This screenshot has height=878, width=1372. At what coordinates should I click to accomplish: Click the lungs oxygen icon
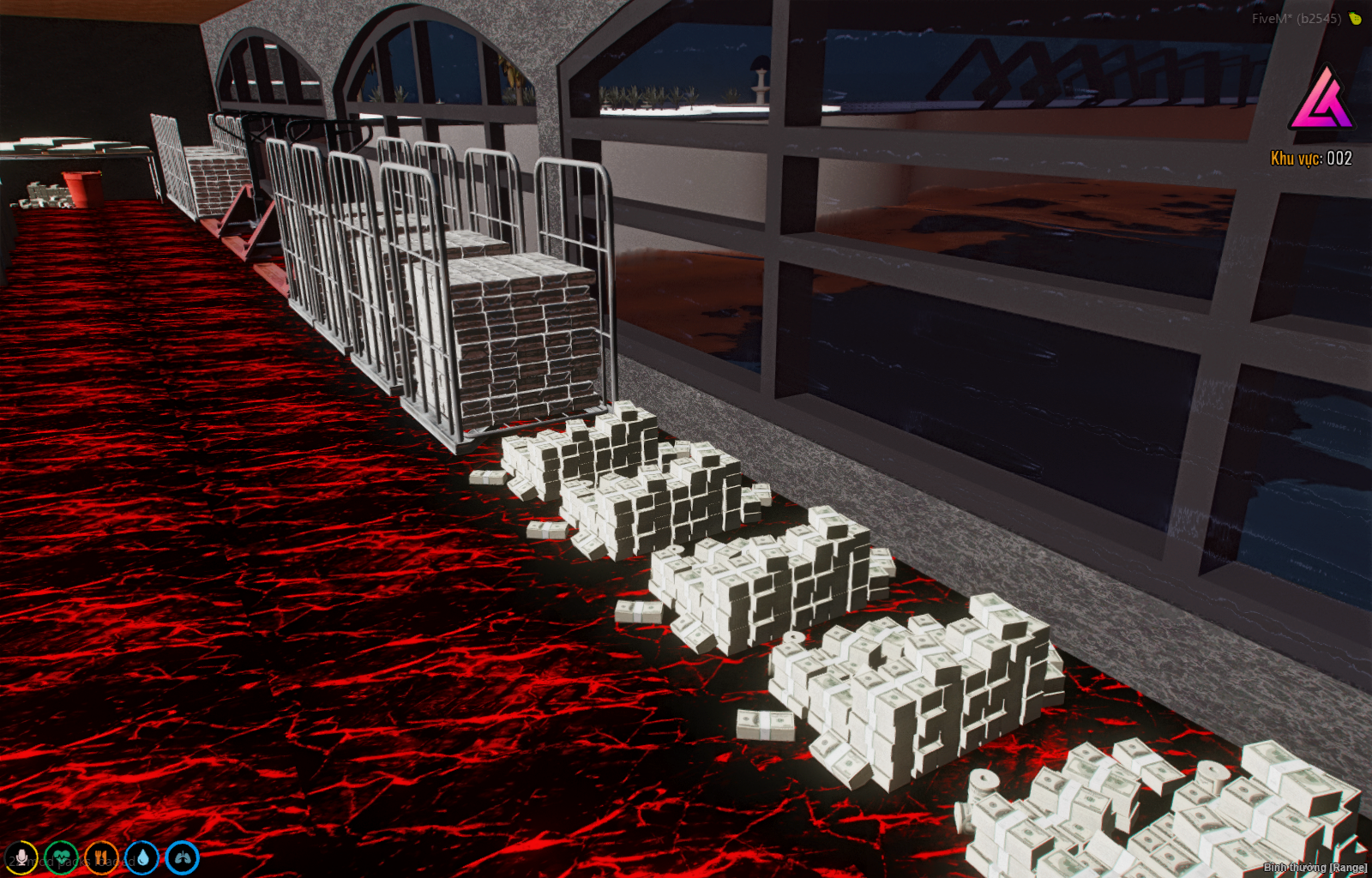tap(182, 857)
